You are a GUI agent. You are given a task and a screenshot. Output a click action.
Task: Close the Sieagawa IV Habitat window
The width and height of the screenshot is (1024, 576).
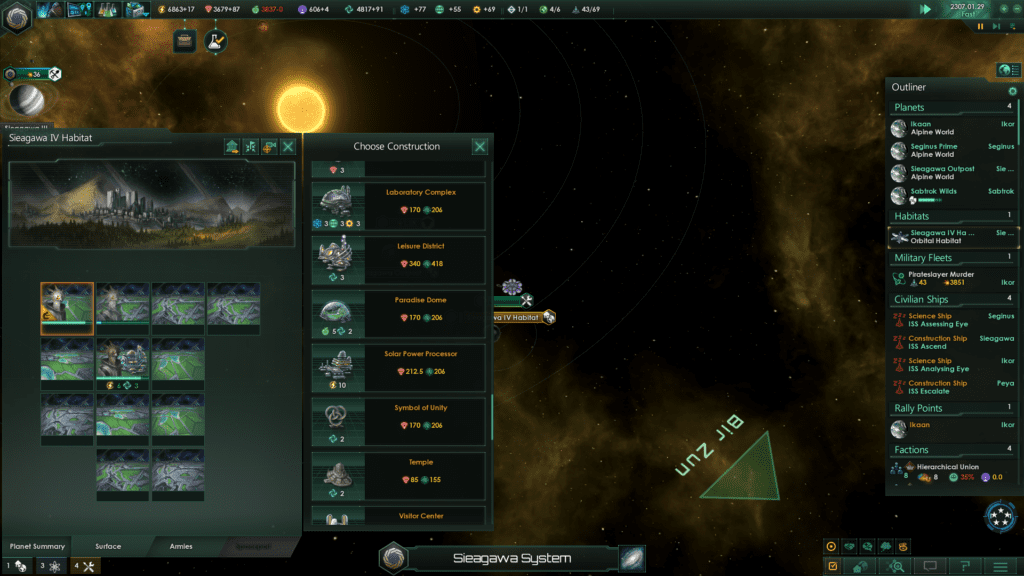point(288,147)
